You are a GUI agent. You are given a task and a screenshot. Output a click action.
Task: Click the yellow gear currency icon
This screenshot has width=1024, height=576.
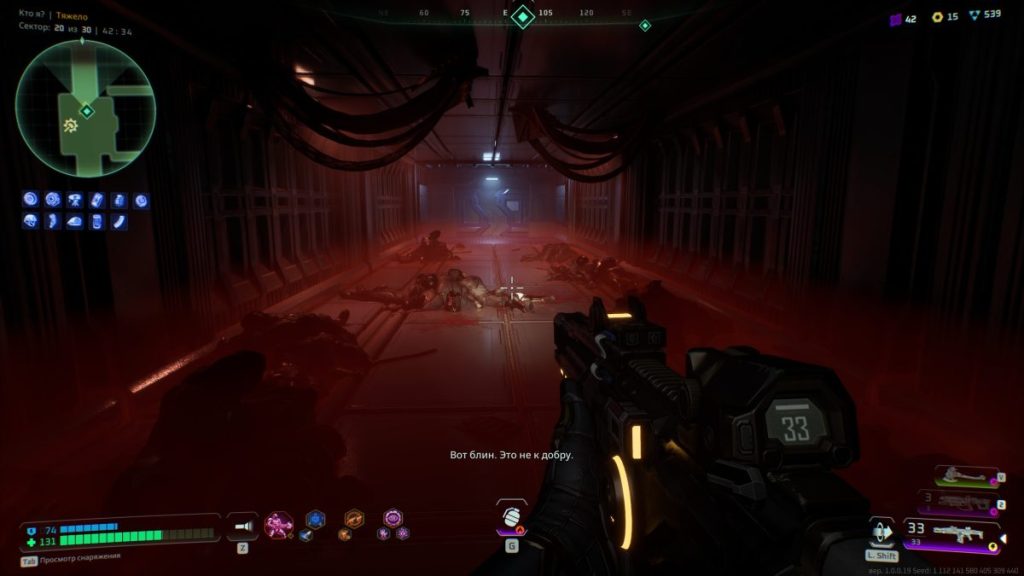point(937,17)
